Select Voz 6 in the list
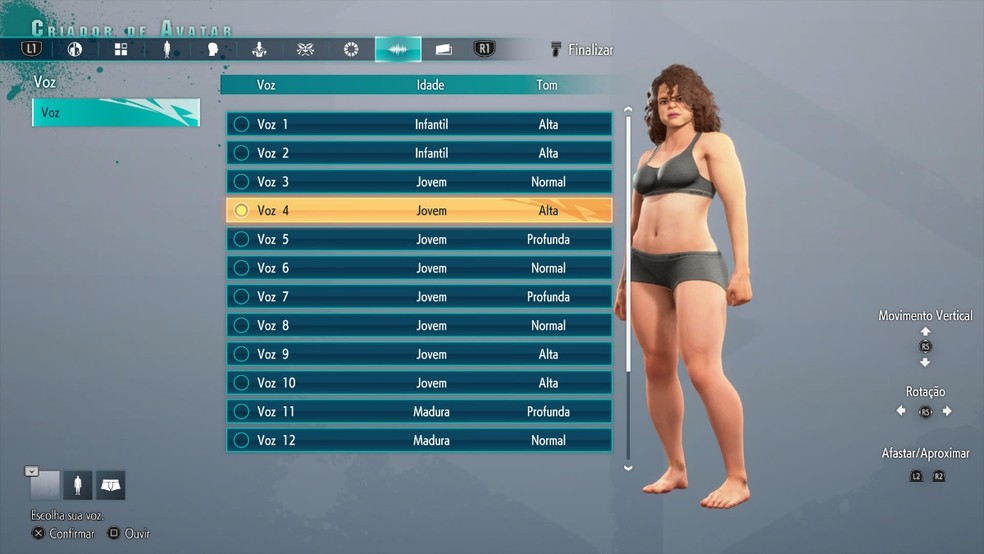984x554 pixels. point(418,268)
